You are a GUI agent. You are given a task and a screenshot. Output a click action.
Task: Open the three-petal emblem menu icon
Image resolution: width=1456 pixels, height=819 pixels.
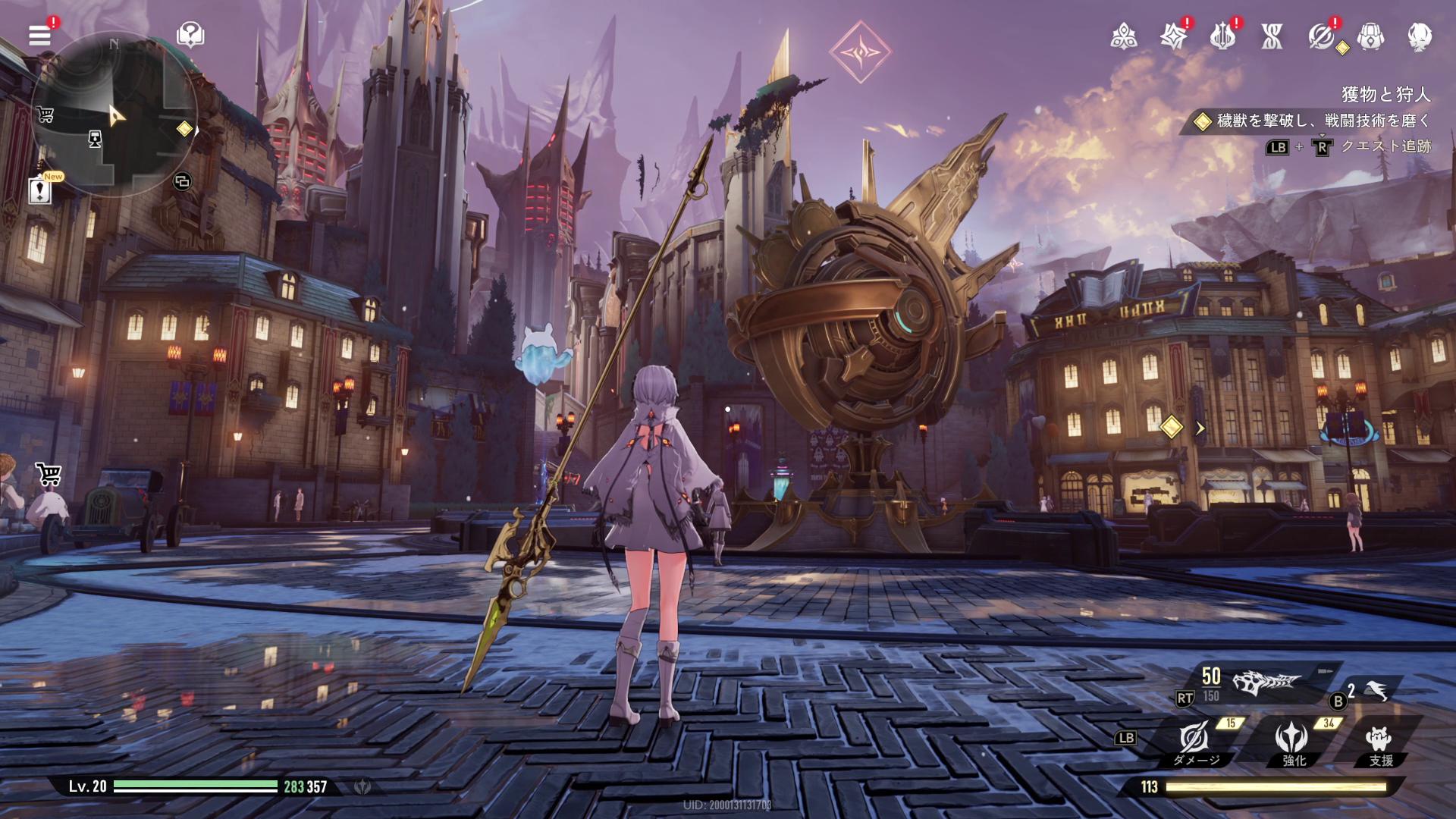[1123, 36]
